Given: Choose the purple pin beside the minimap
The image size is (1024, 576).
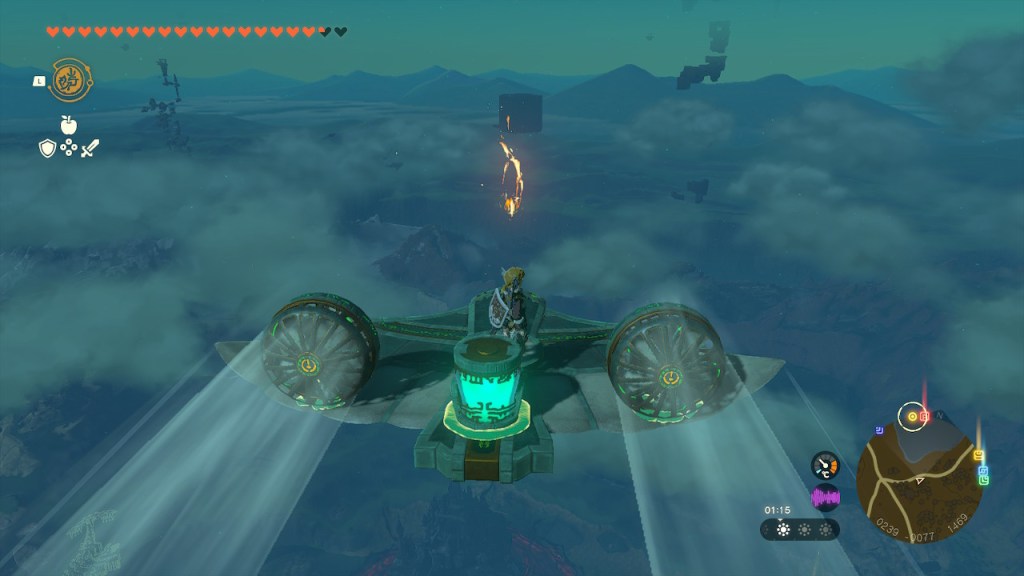Looking at the screenshot, I should 879,431.
